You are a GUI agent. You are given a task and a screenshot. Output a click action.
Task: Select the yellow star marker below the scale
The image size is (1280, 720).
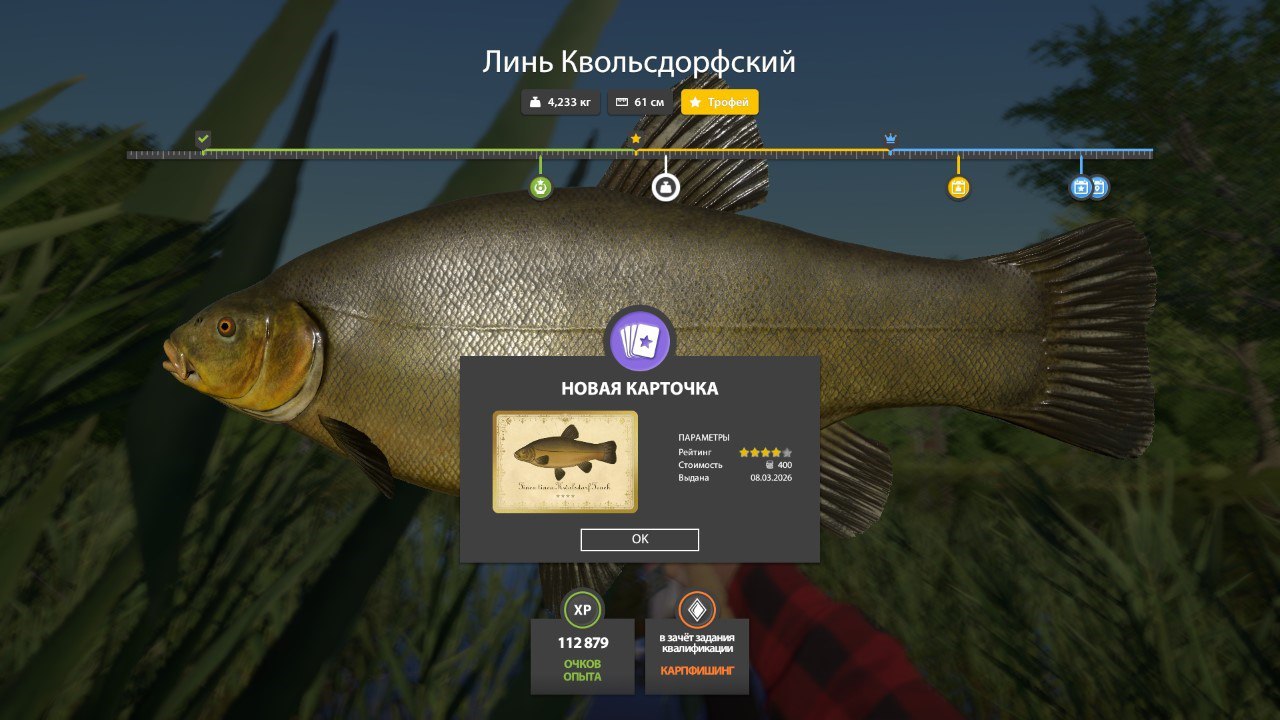(958, 187)
